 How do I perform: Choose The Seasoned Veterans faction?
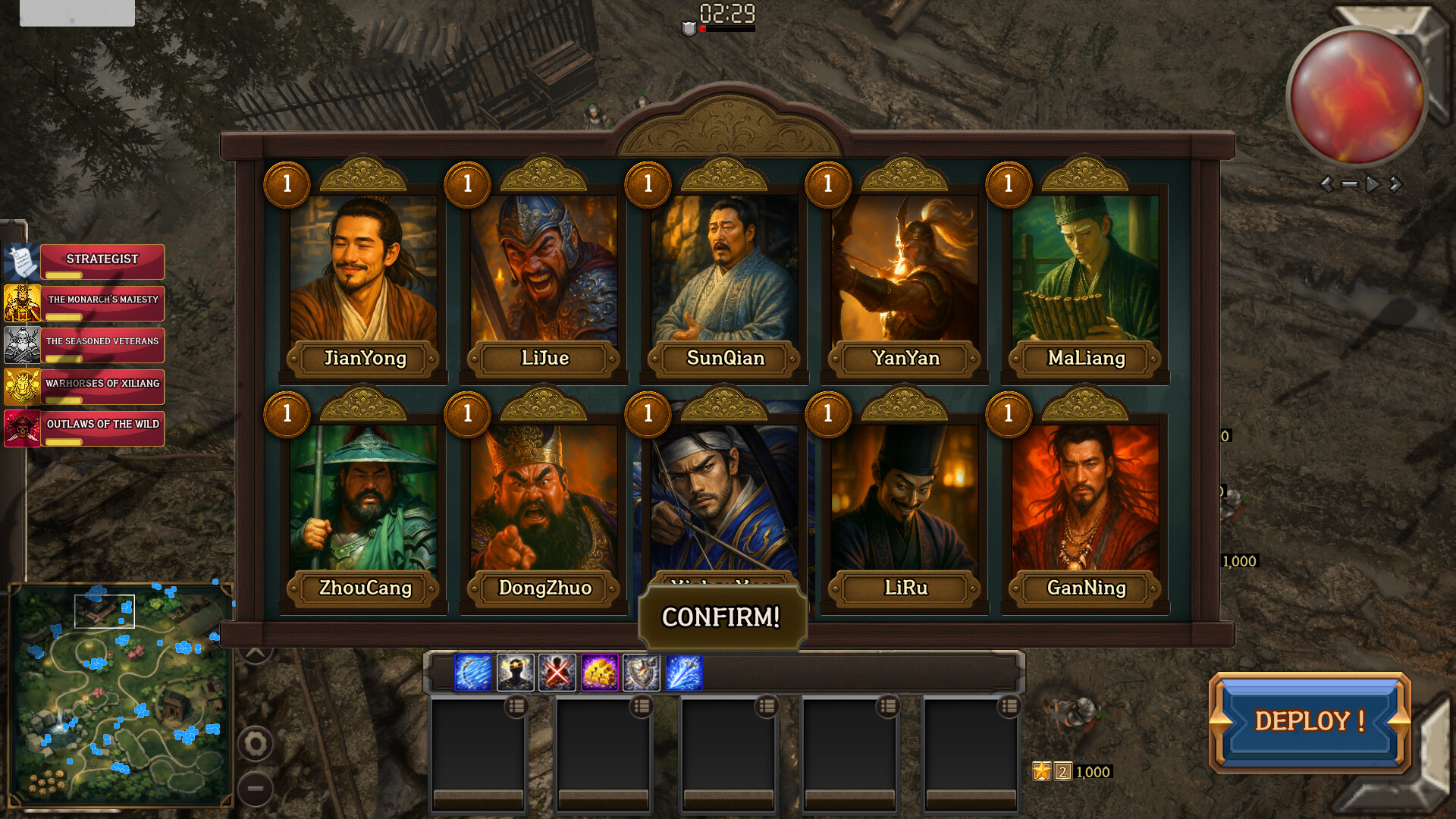pos(102,344)
